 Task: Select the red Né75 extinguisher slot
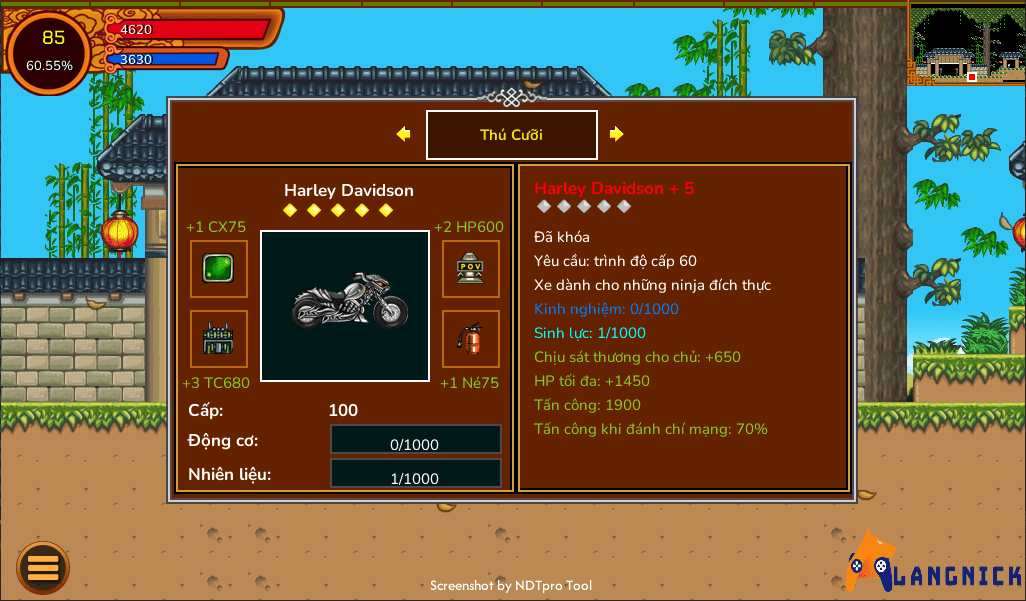tap(471, 339)
